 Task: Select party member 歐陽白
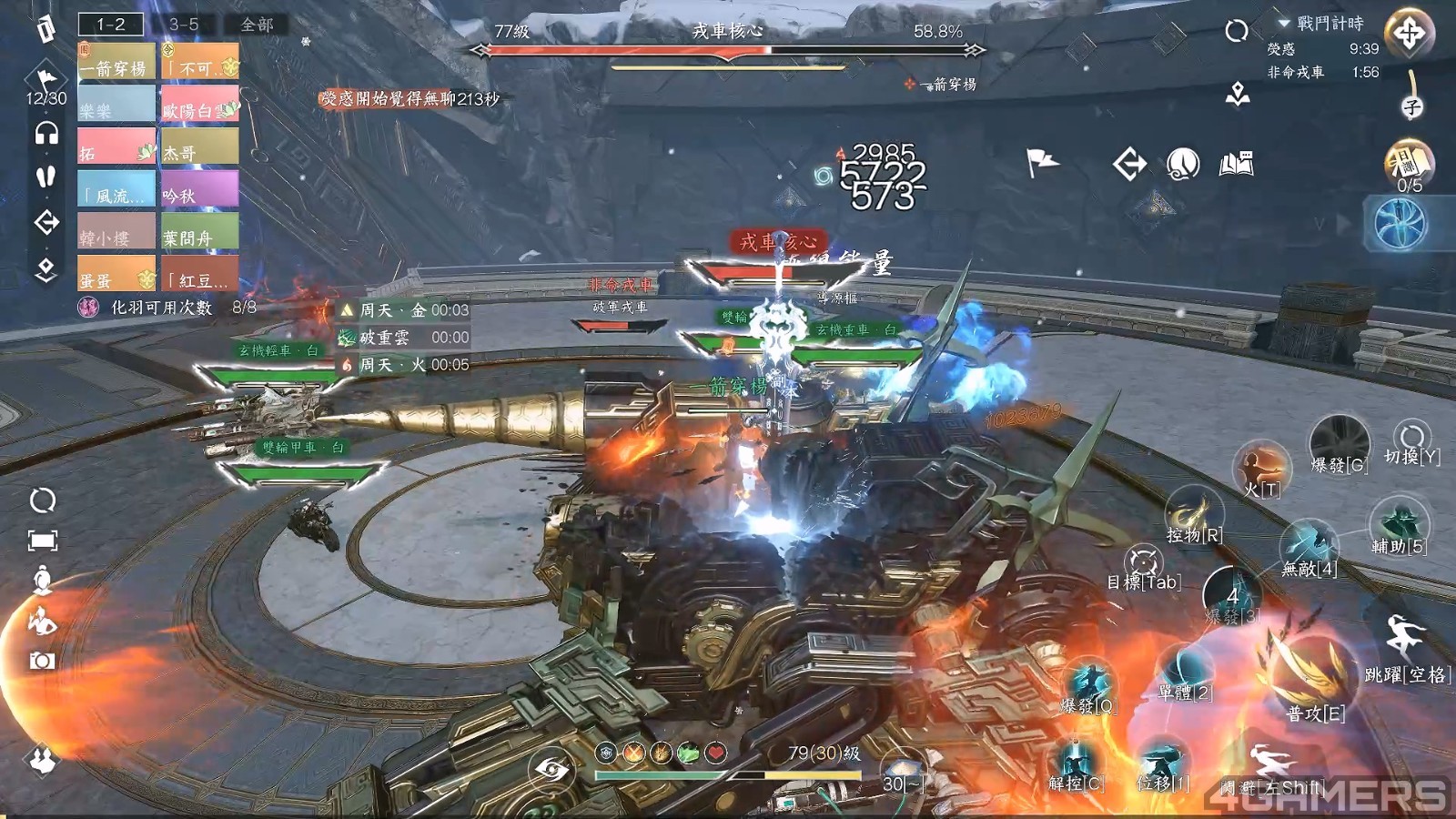[200, 104]
